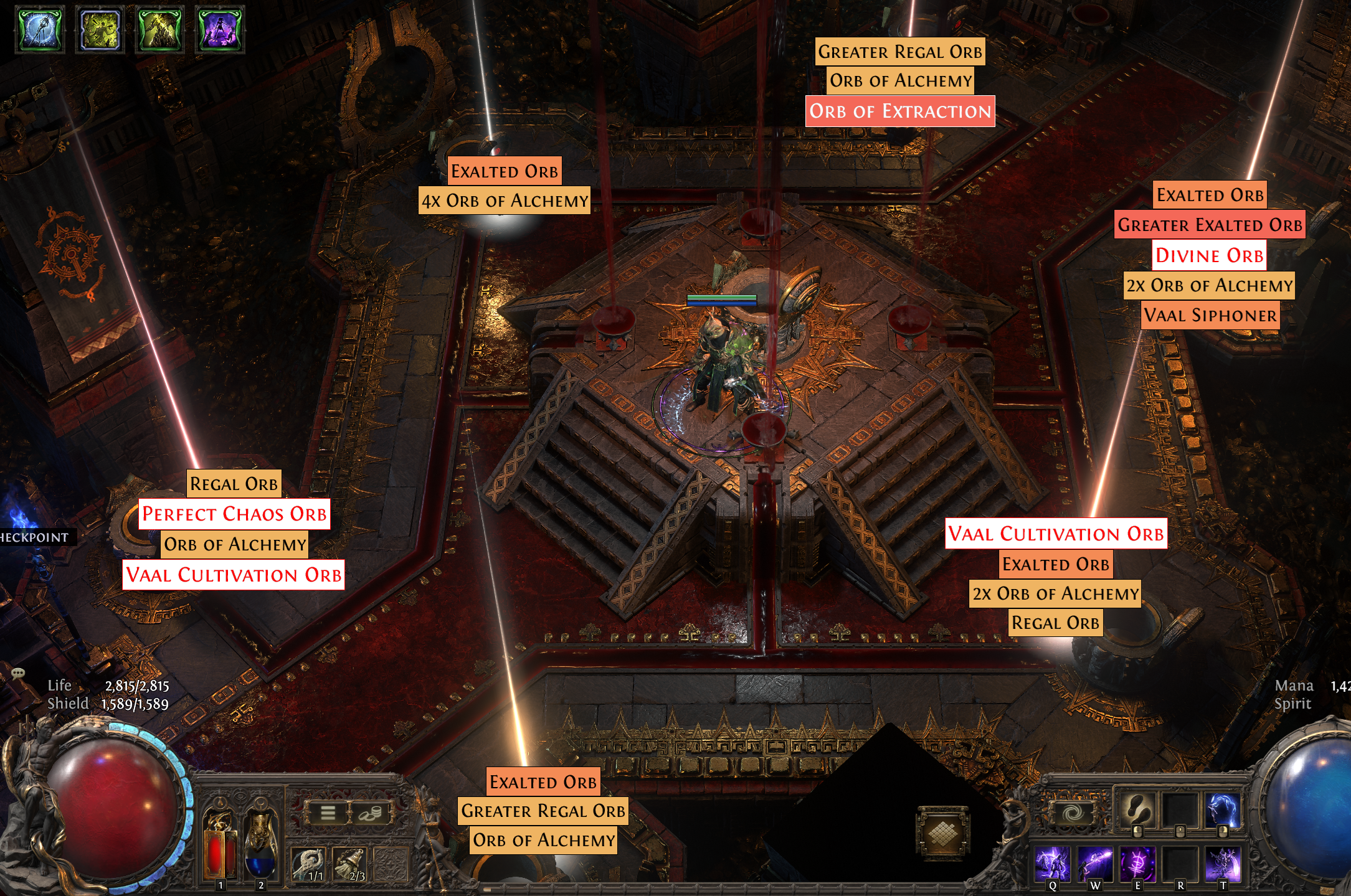Pick up the Divine Orb label
1351x896 pixels.
point(1209,255)
